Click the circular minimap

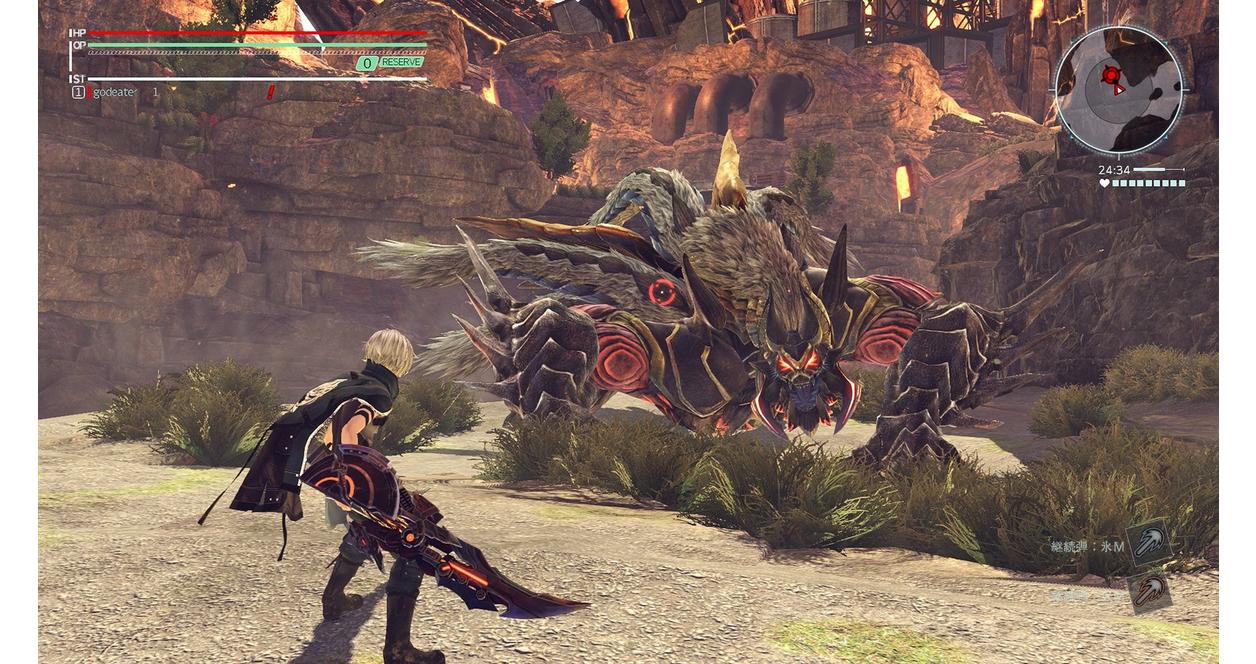(x=1118, y=90)
